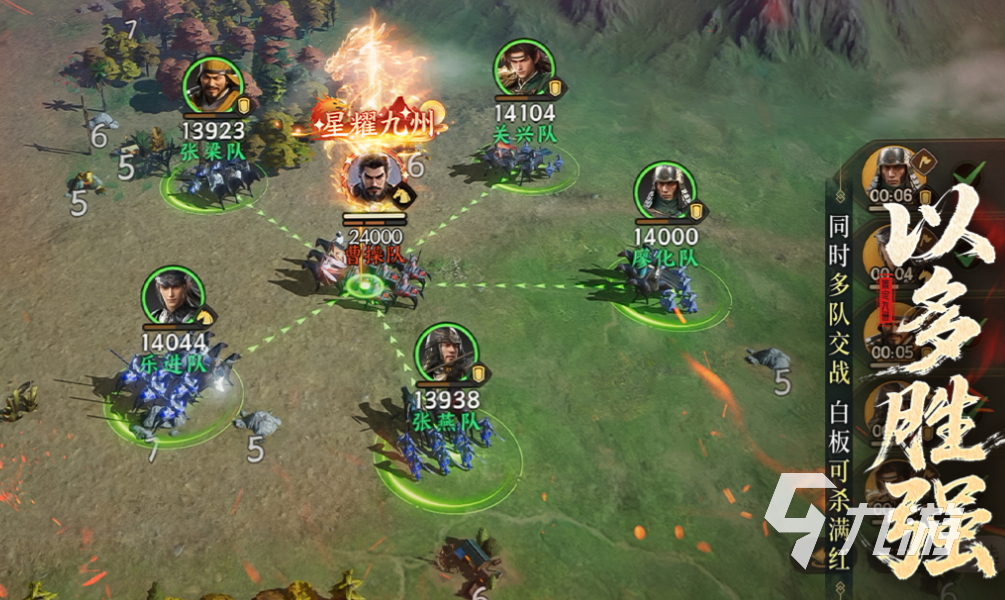Select the 张梁队 troop portrait

(215, 88)
